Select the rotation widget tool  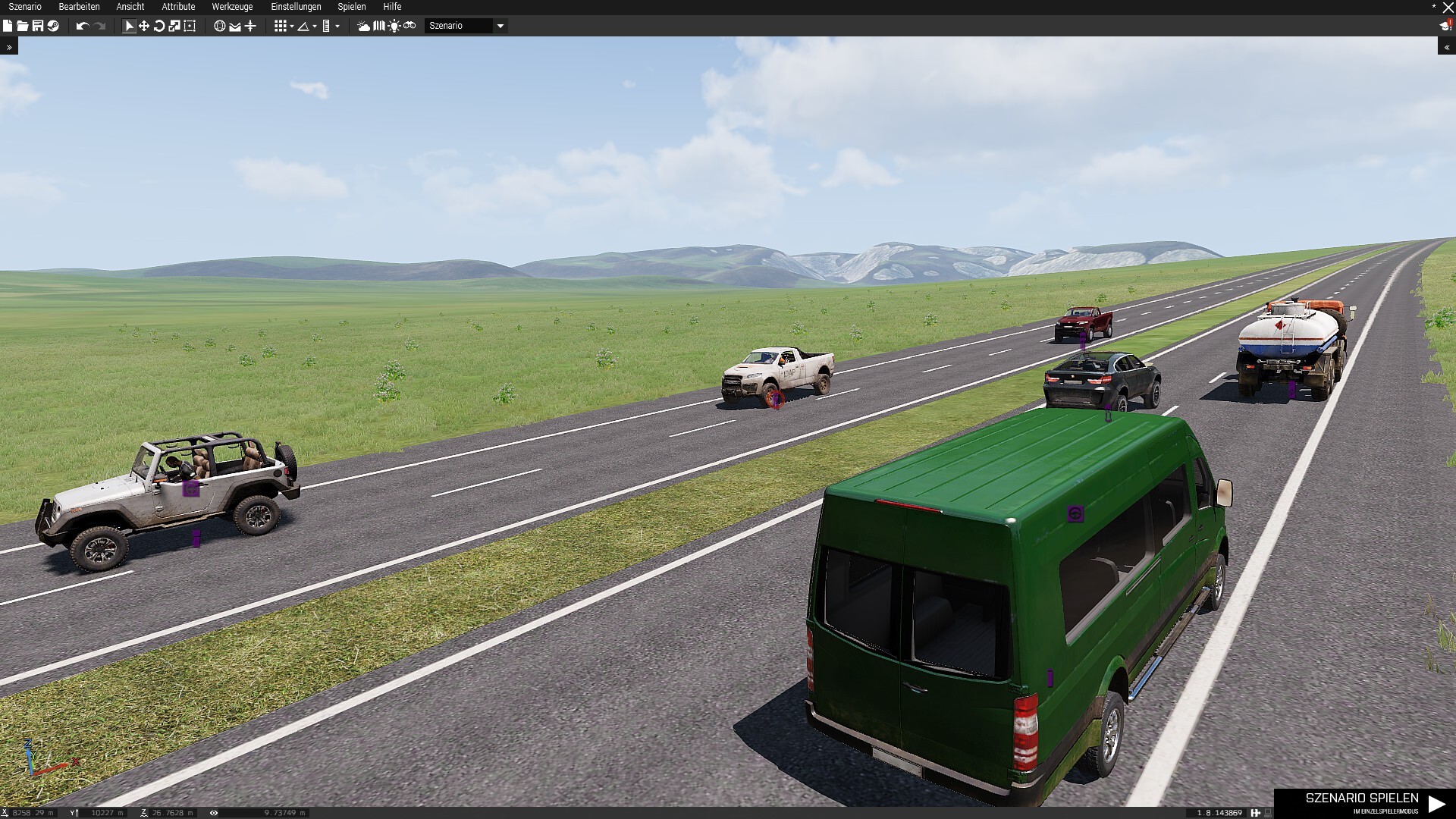click(x=159, y=26)
